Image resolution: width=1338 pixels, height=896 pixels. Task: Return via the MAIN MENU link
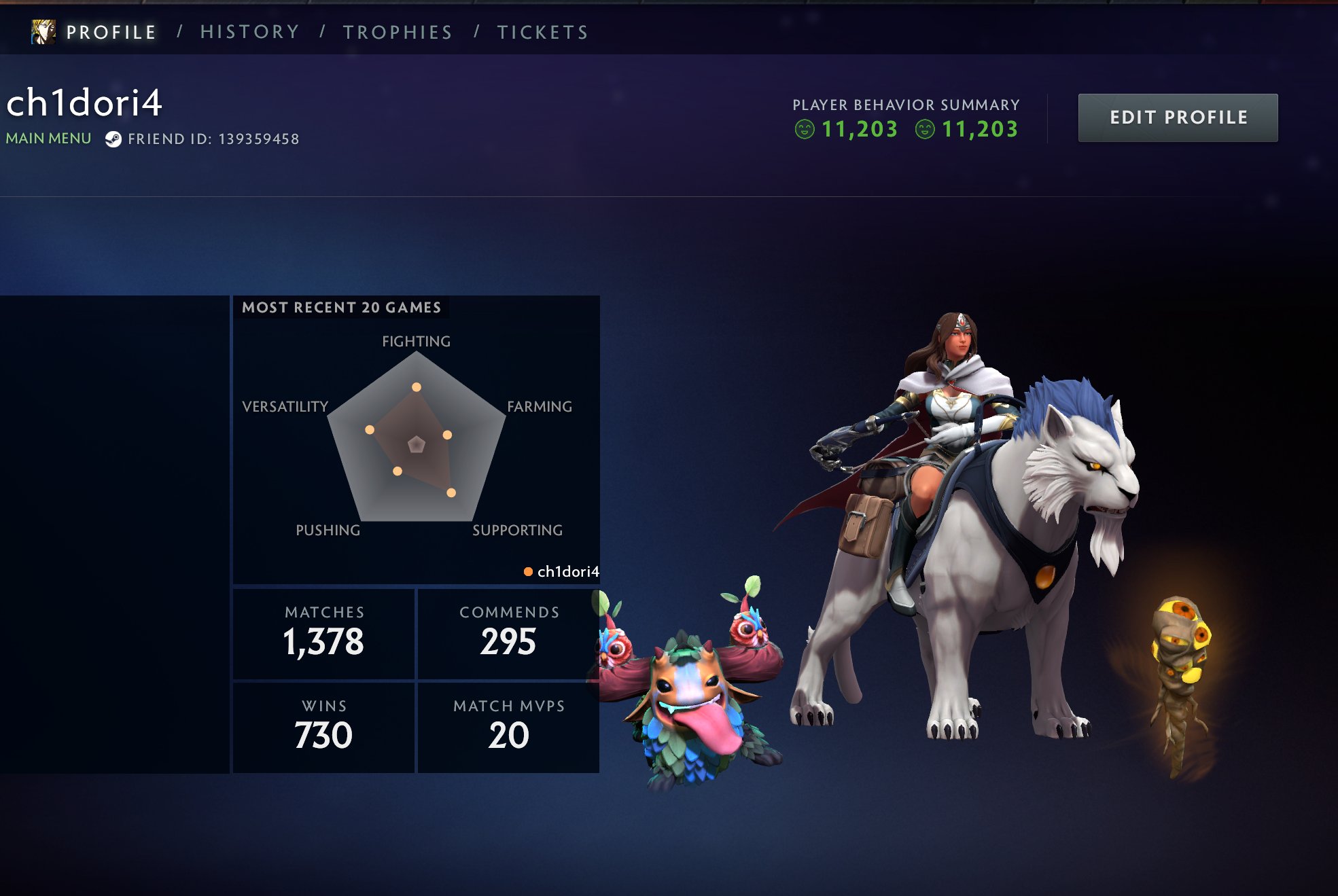48,139
